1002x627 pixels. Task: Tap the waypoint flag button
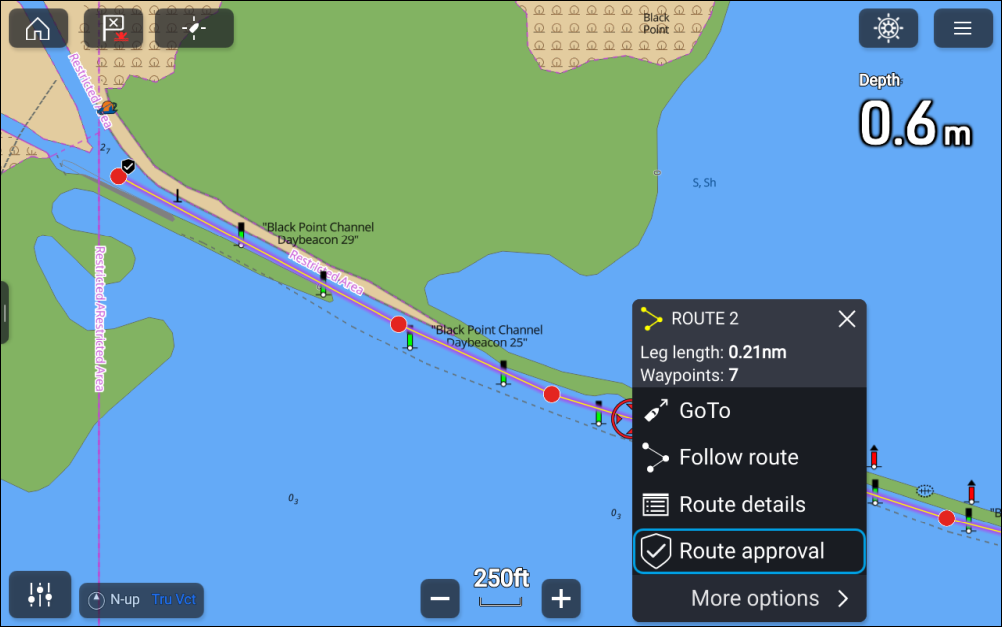pos(113,28)
